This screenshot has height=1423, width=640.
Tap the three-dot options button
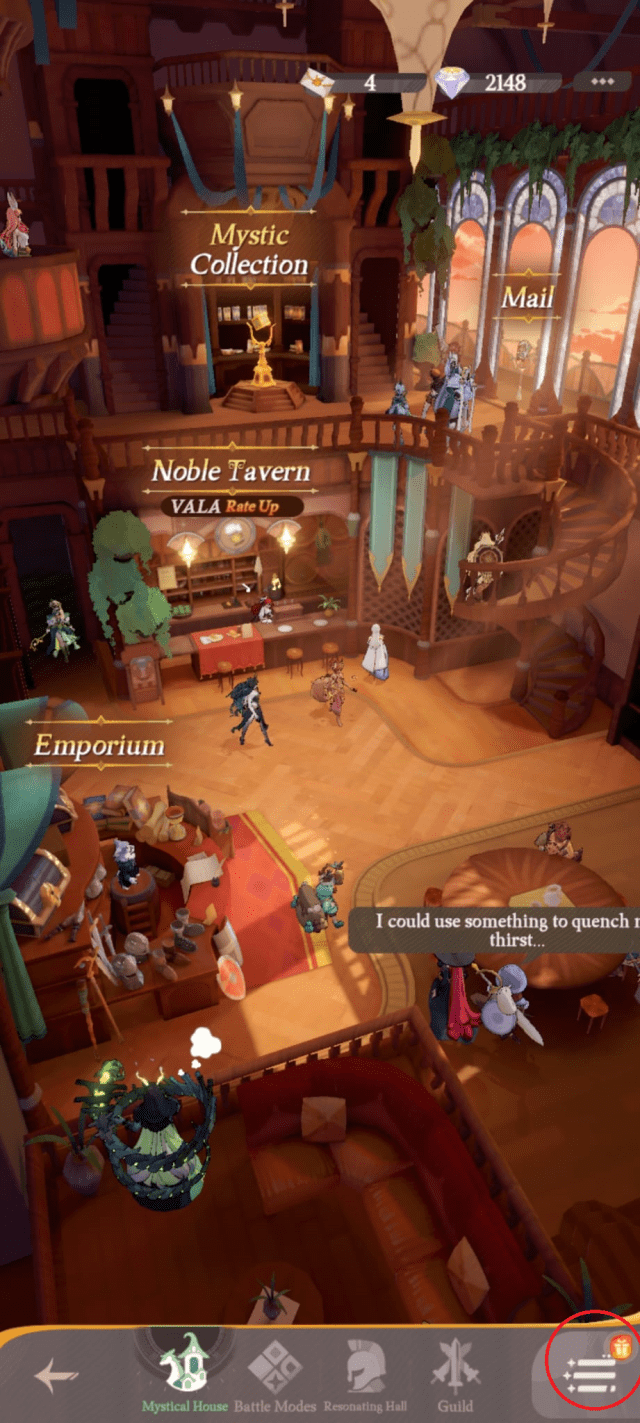(601, 82)
